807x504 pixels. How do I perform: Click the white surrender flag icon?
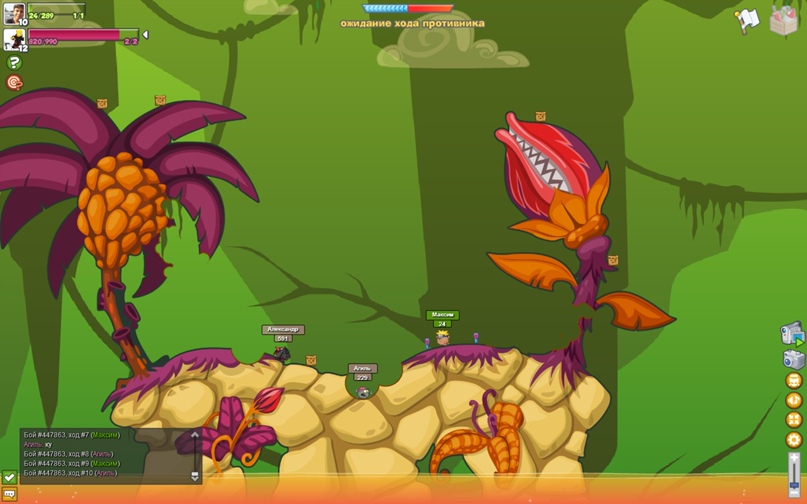point(747,21)
